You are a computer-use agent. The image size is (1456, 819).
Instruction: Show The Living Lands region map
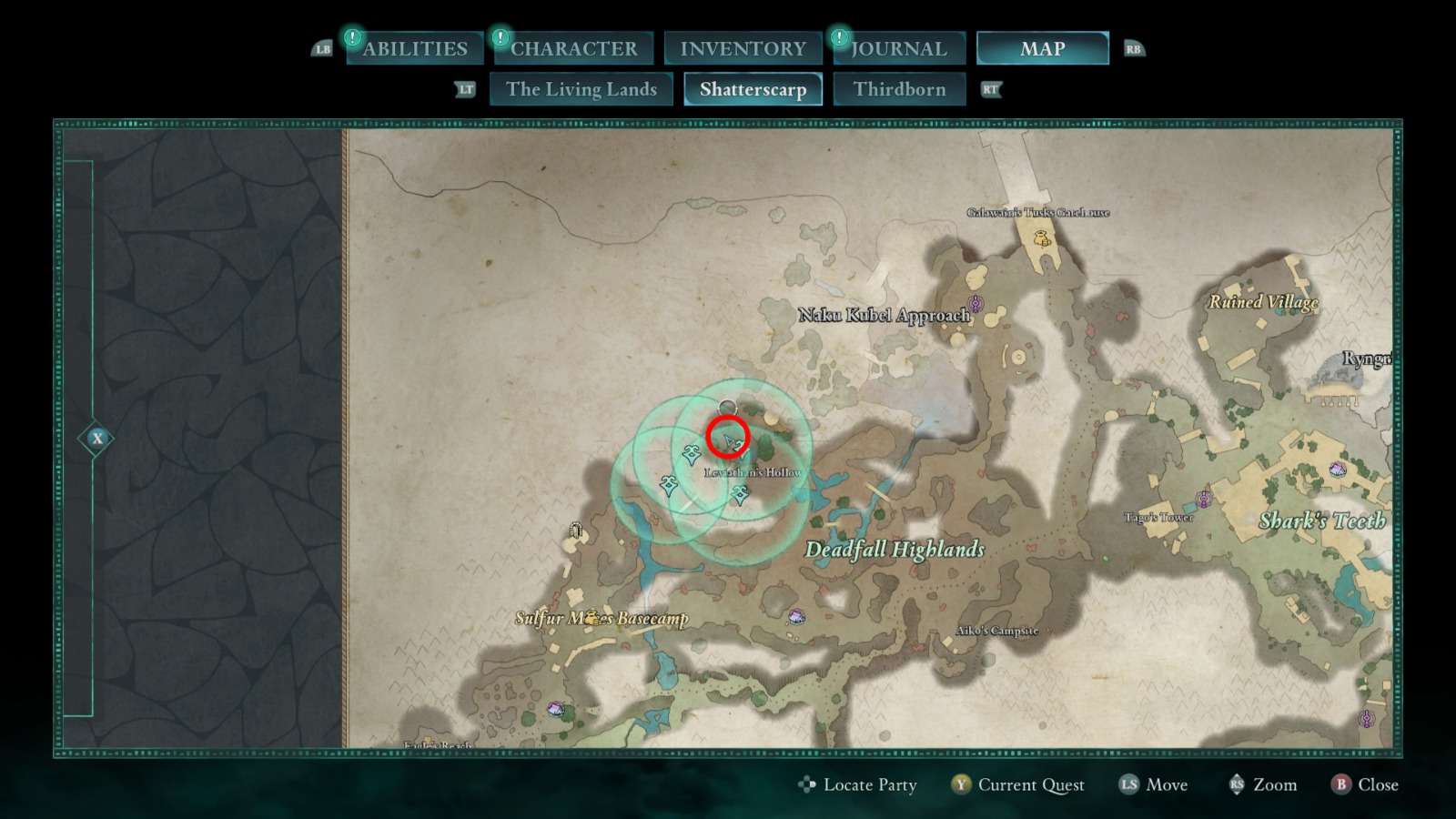coord(581,89)
